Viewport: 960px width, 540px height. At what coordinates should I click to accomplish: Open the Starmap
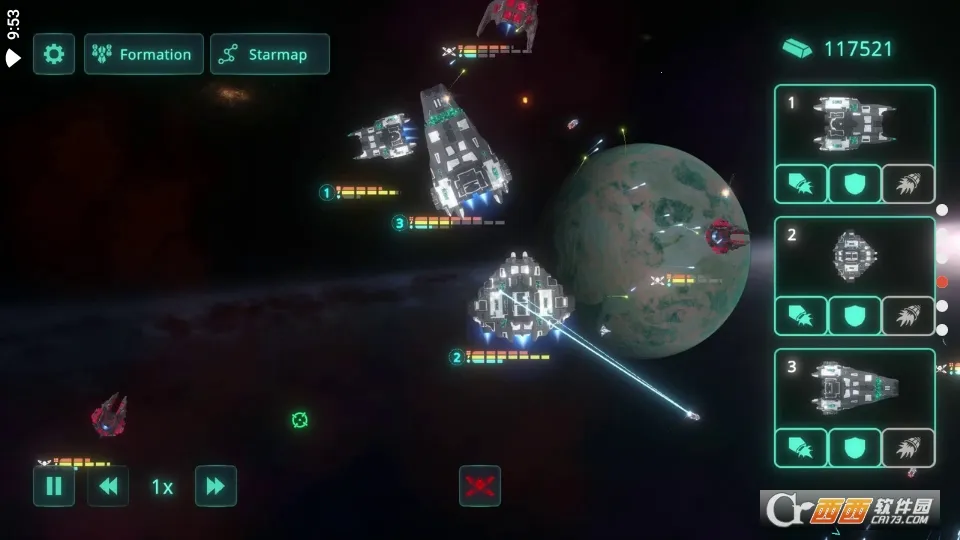(x=270, y=54)
